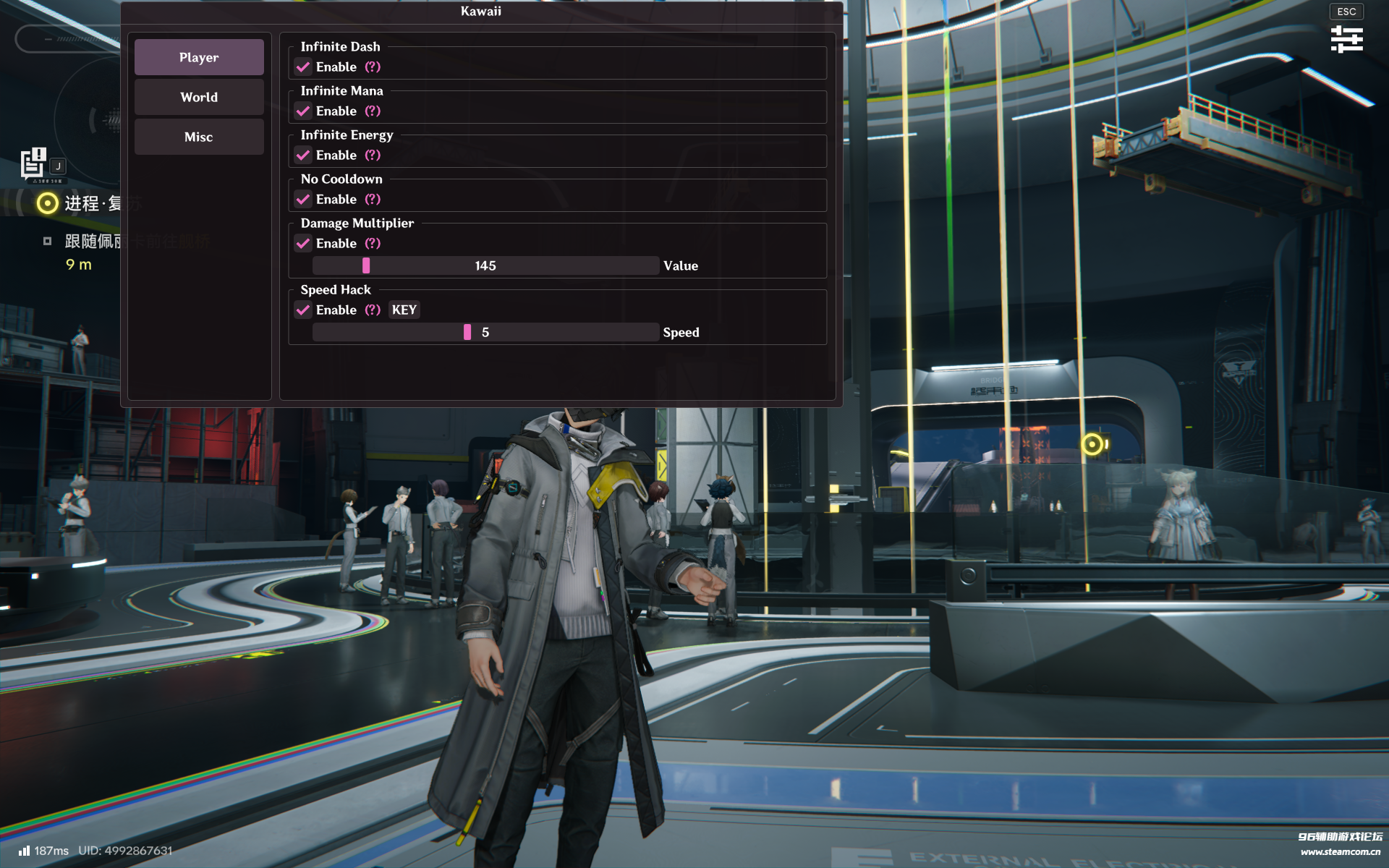Select the Misc tab
The image size is (1389, 868).
click(199, 137)
